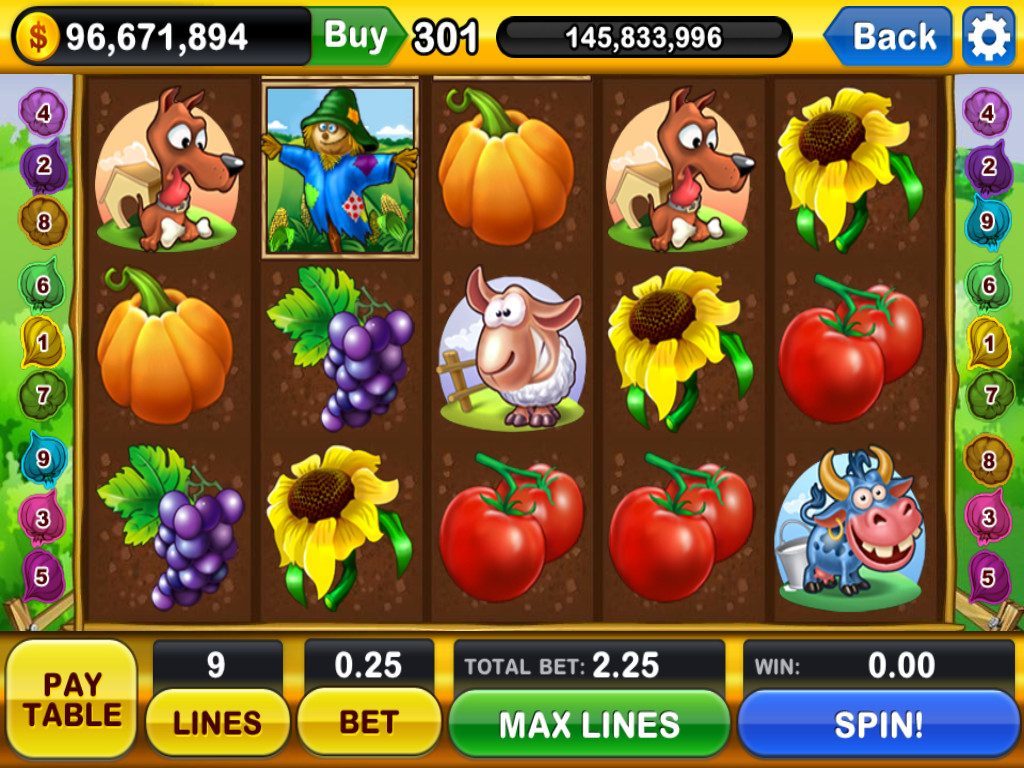The image size is (1024, 768).
Task: Change the number of Lines
Action: pos(217,721)
